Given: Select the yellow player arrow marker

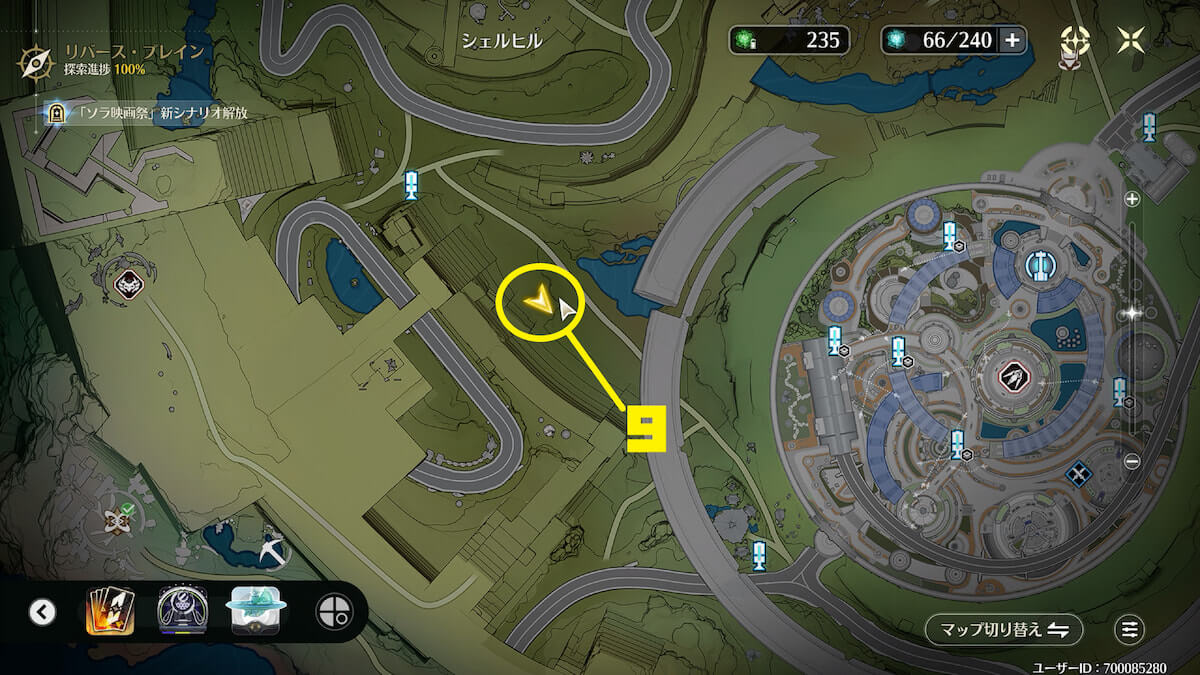Looking at the screenshot, I should pos(538,297).
